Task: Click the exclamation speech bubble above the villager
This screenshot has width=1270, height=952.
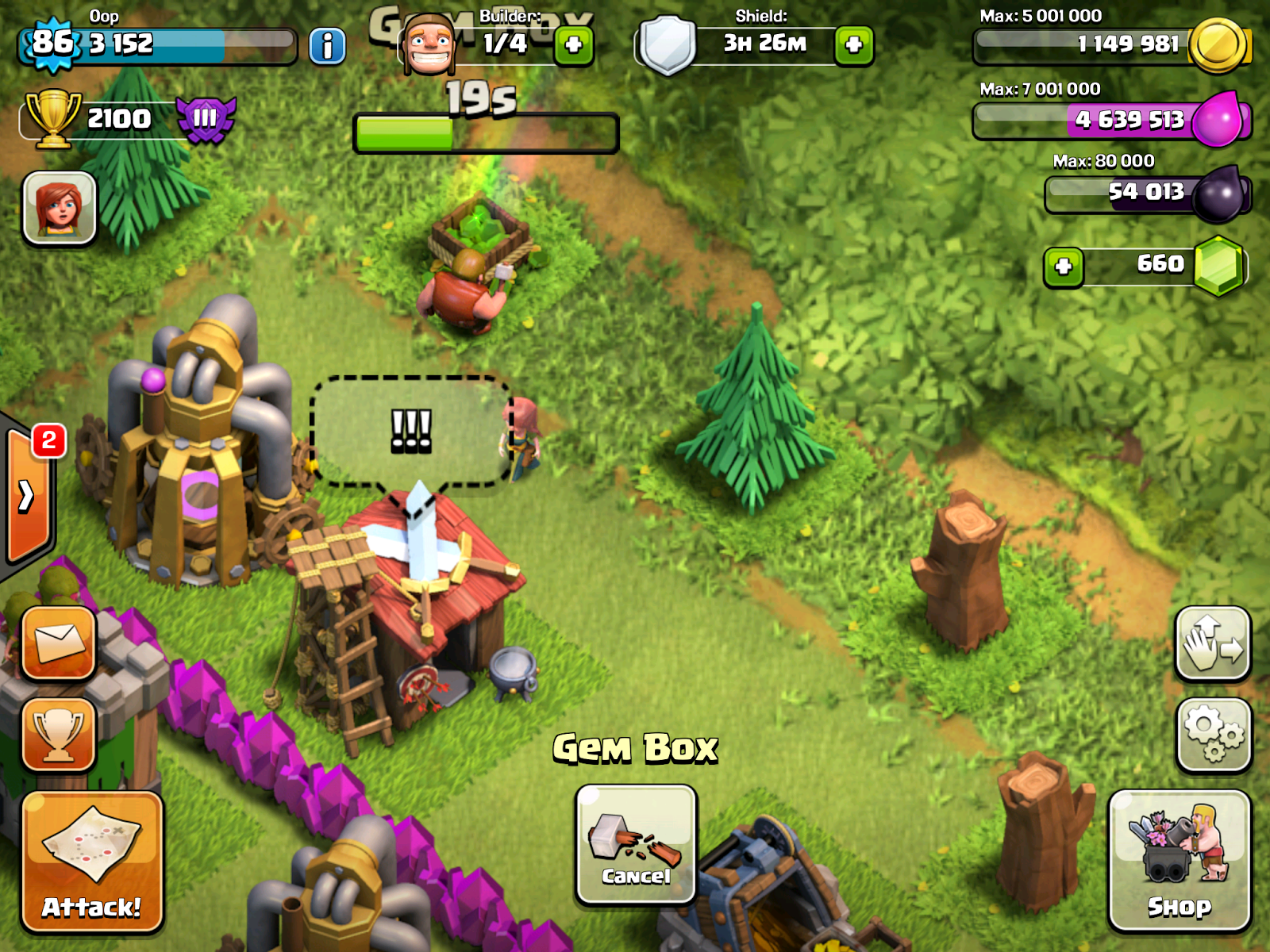Action: tap(413, 431)
